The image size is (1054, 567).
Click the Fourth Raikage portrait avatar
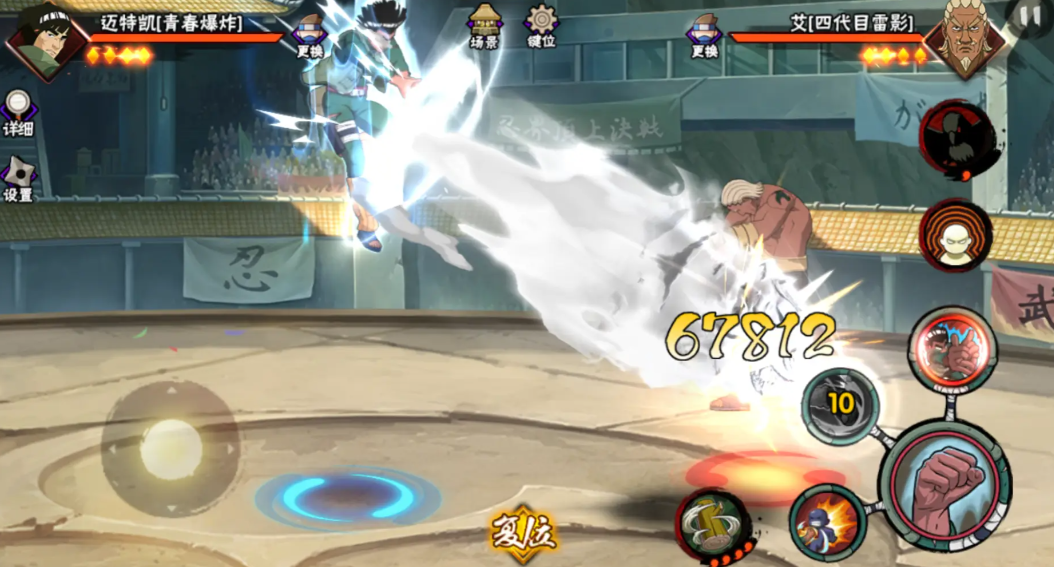tap(963, 42)
